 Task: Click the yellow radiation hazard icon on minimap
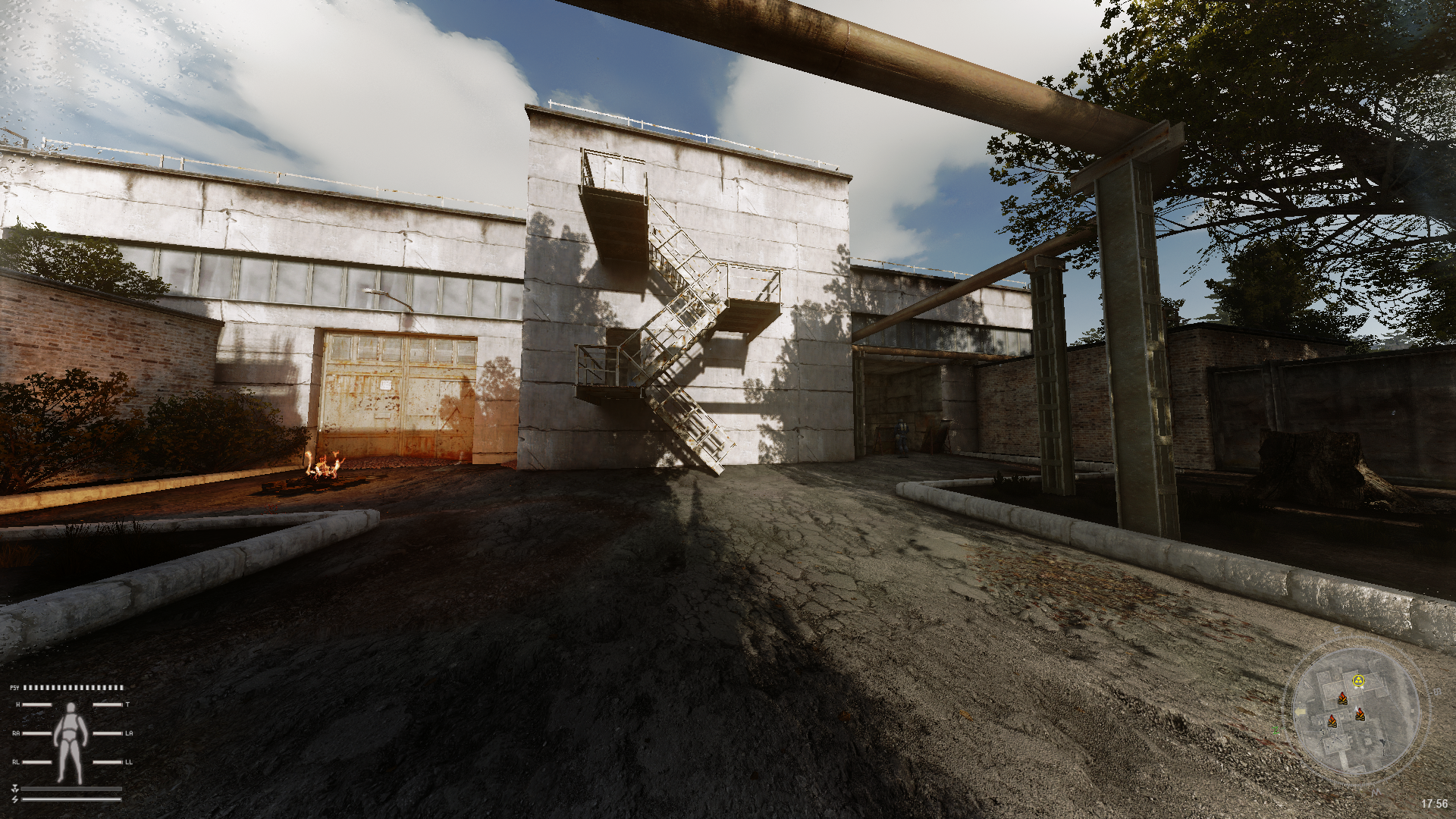click(x=1359, y=679)
